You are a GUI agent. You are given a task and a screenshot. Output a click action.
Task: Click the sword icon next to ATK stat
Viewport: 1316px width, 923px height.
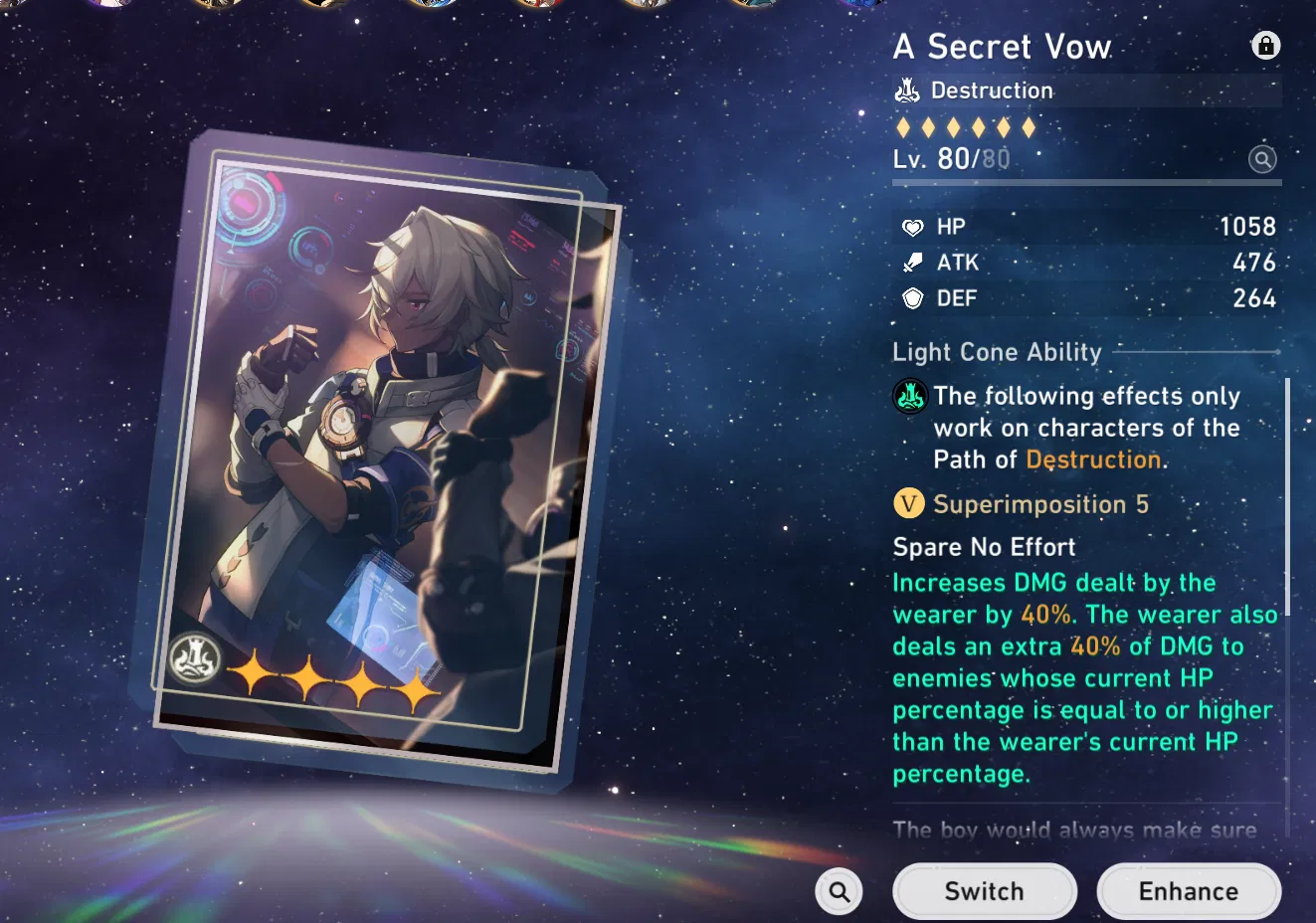pos(911,262)
